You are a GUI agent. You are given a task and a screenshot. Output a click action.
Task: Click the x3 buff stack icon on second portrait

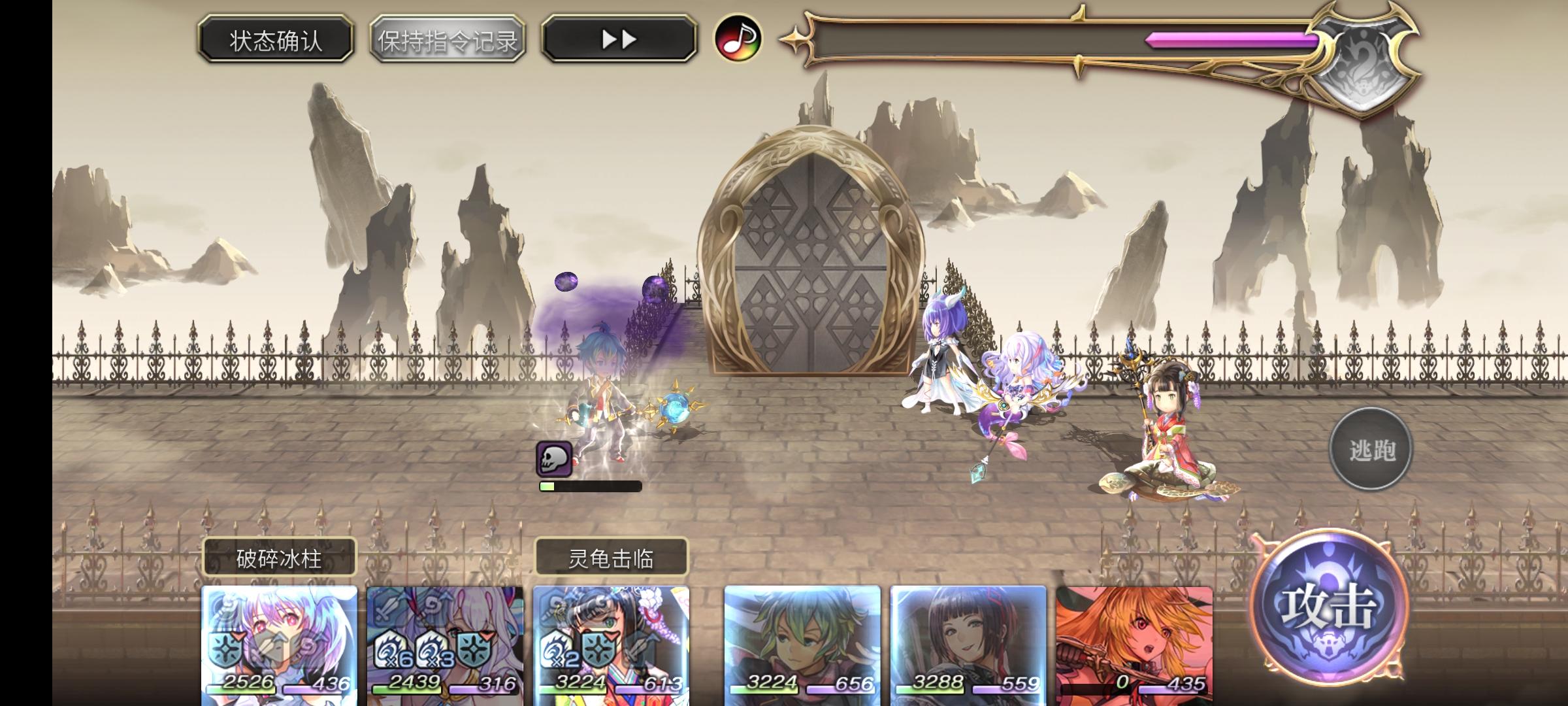[433, 648]
